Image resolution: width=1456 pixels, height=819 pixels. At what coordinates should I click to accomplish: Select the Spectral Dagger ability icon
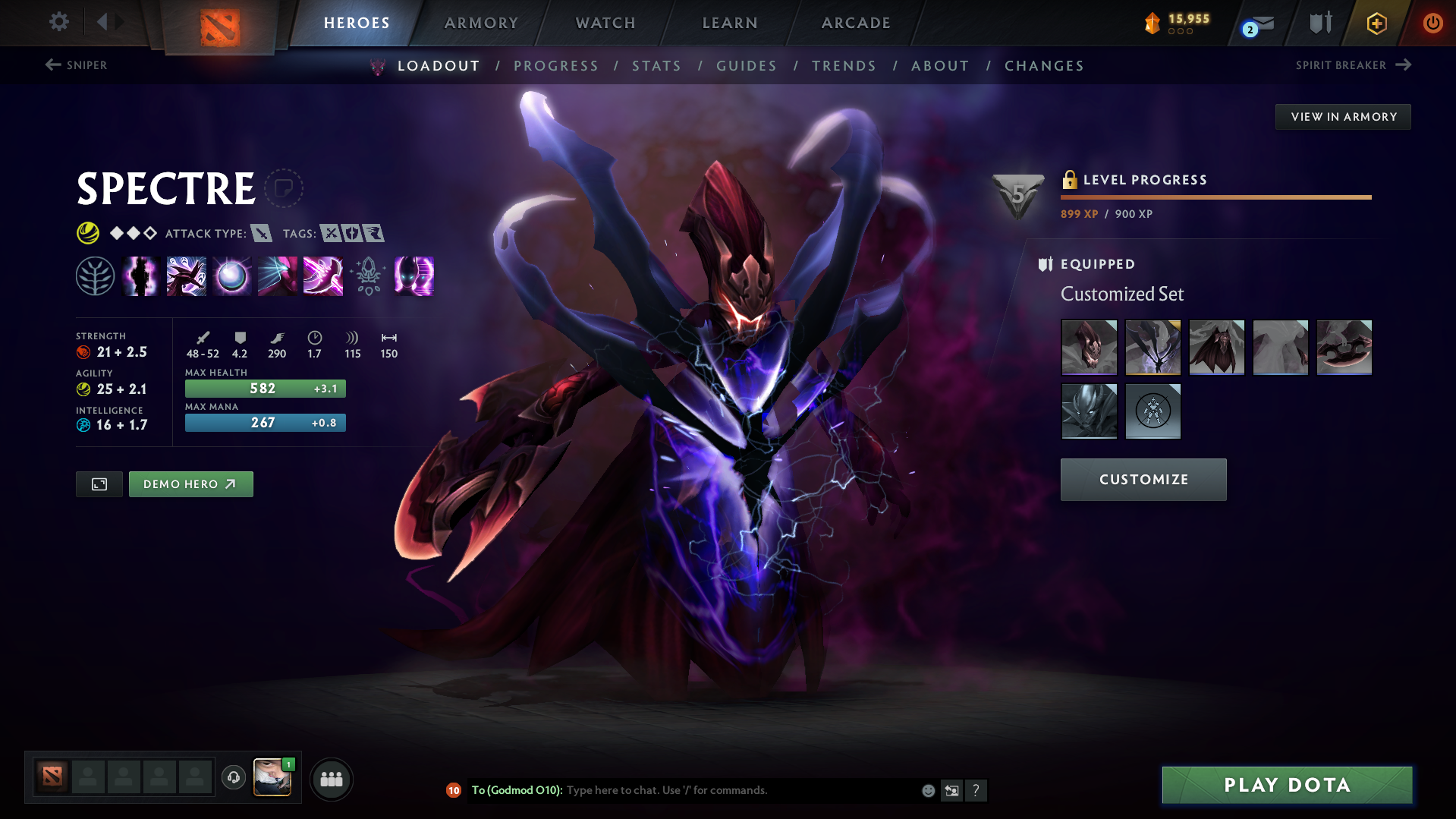point(186,276)
